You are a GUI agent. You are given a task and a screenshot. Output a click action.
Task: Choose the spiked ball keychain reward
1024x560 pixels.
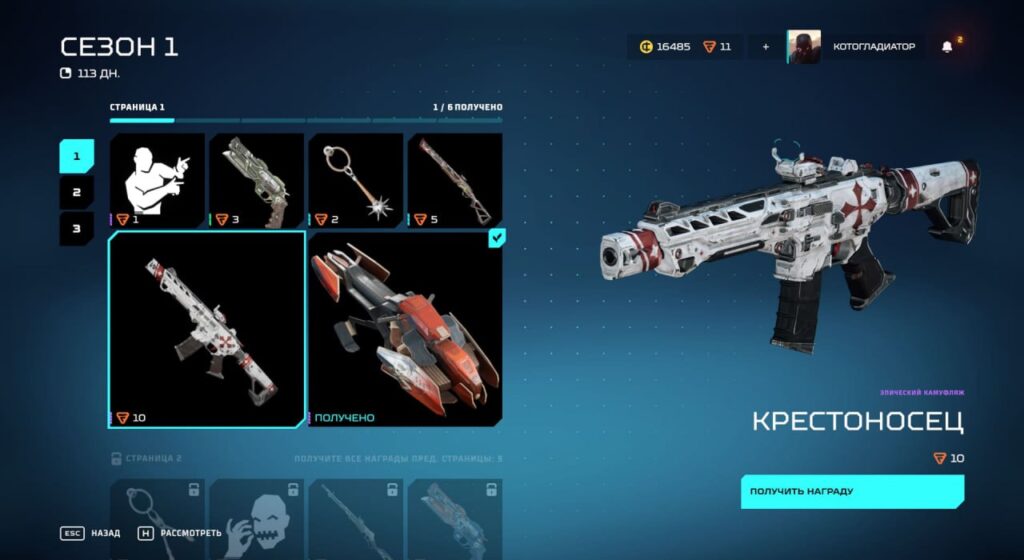point(355,180)
